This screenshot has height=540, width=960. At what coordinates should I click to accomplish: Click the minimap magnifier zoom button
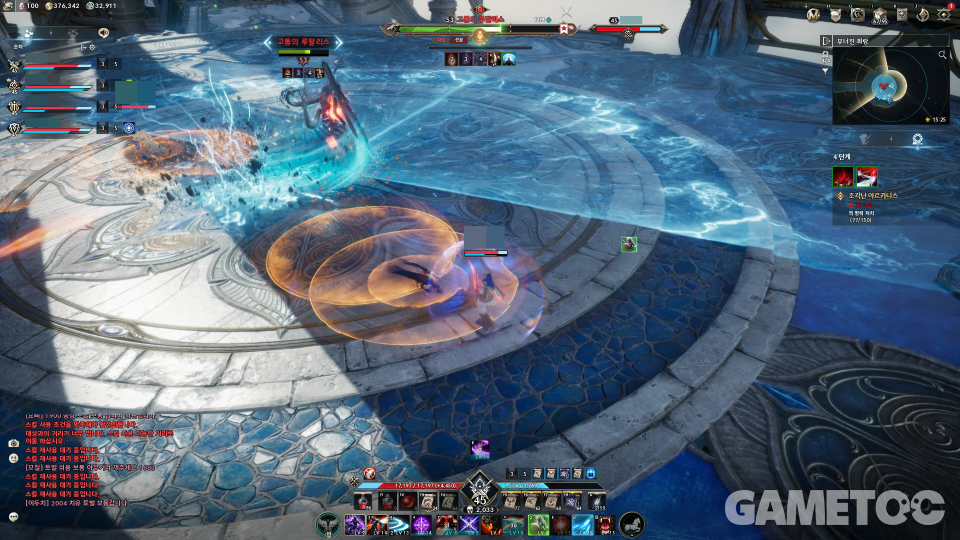pos(942,55)
